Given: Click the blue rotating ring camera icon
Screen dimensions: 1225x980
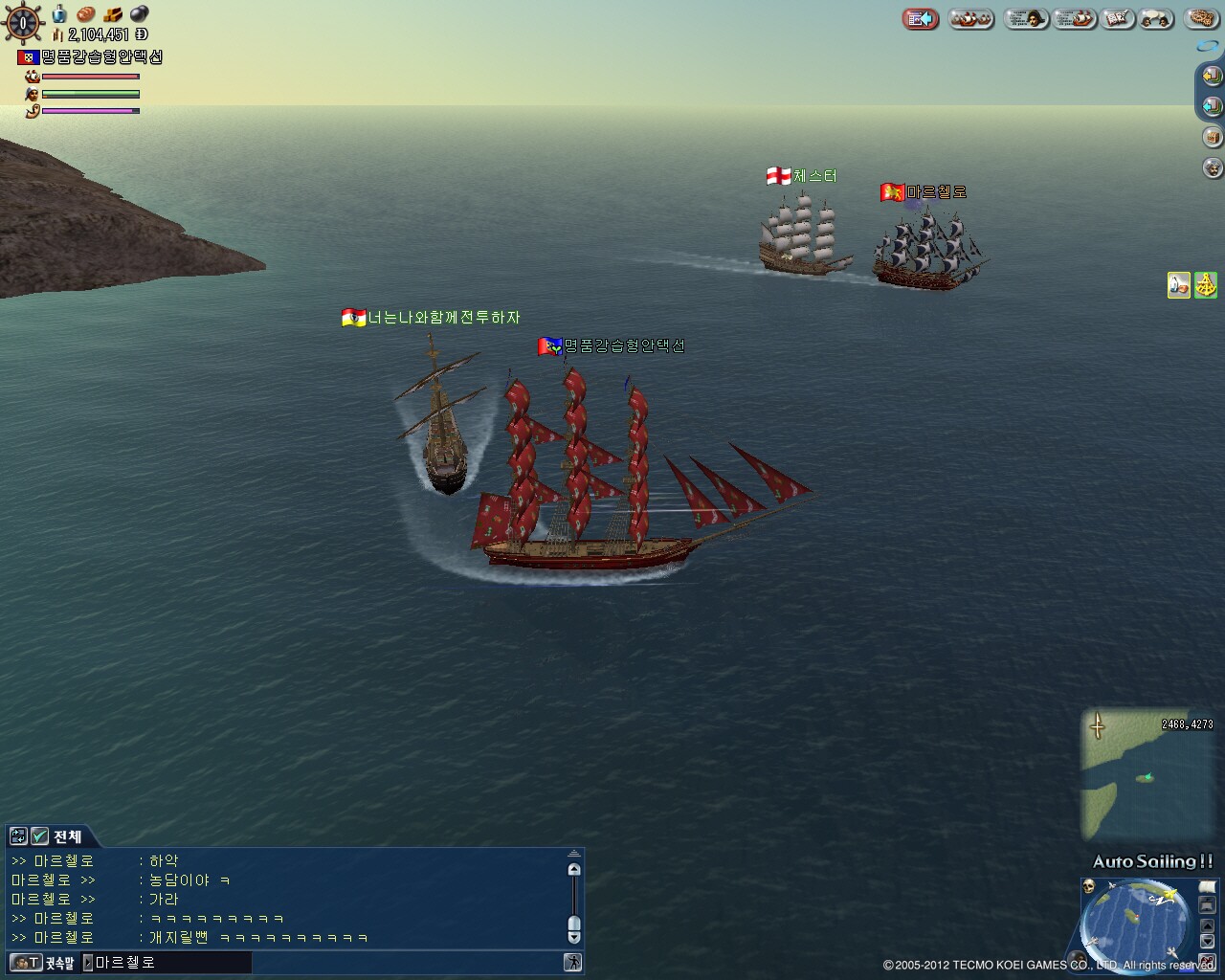Looking at the screenshot, I should (1207, 45).
